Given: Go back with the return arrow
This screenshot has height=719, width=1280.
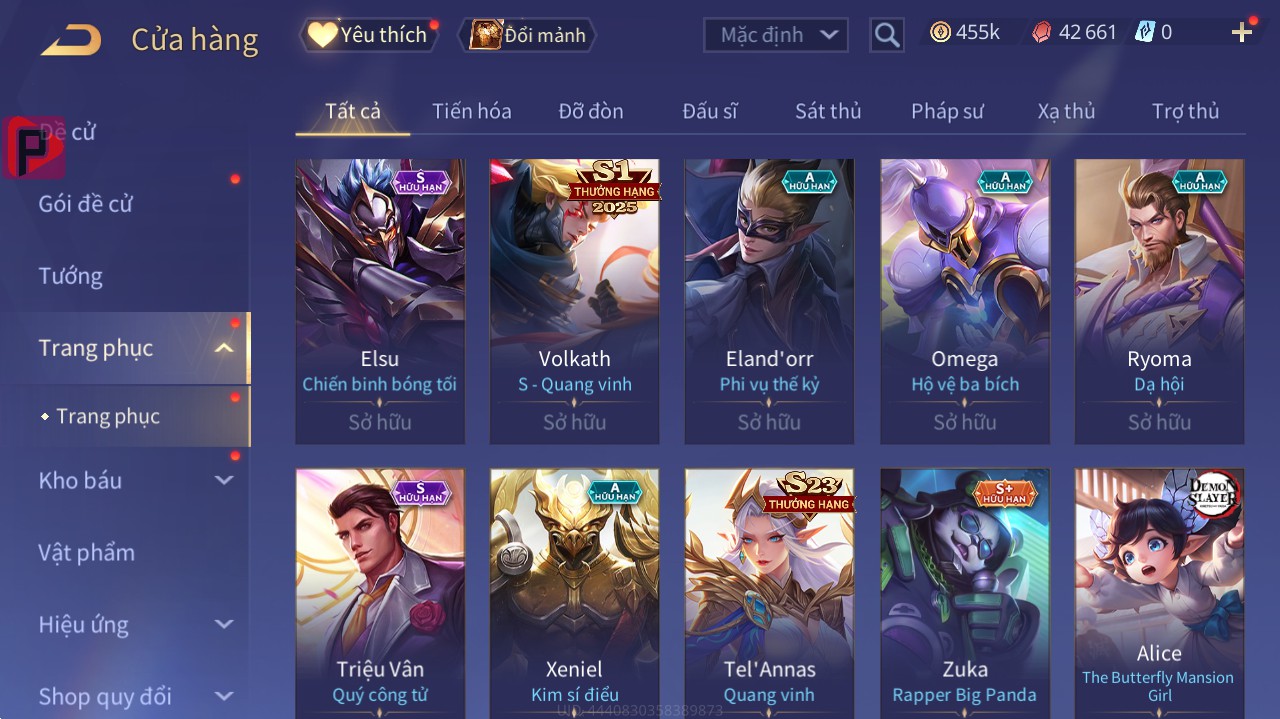Looking at the screenshot, I should [71, 40].
